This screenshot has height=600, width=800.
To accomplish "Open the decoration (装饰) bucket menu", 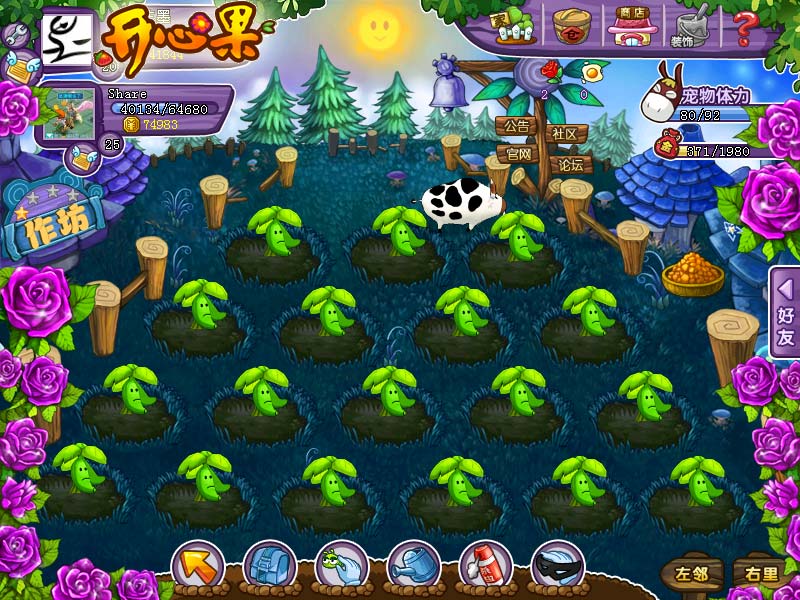I will click(x=687, y=28).
